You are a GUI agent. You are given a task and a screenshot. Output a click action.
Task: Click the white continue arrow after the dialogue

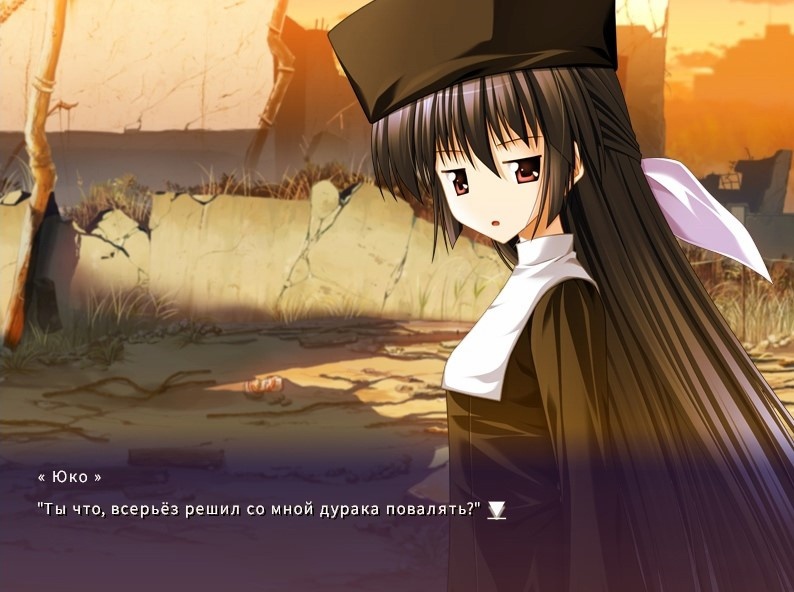(x=496, y=510)
